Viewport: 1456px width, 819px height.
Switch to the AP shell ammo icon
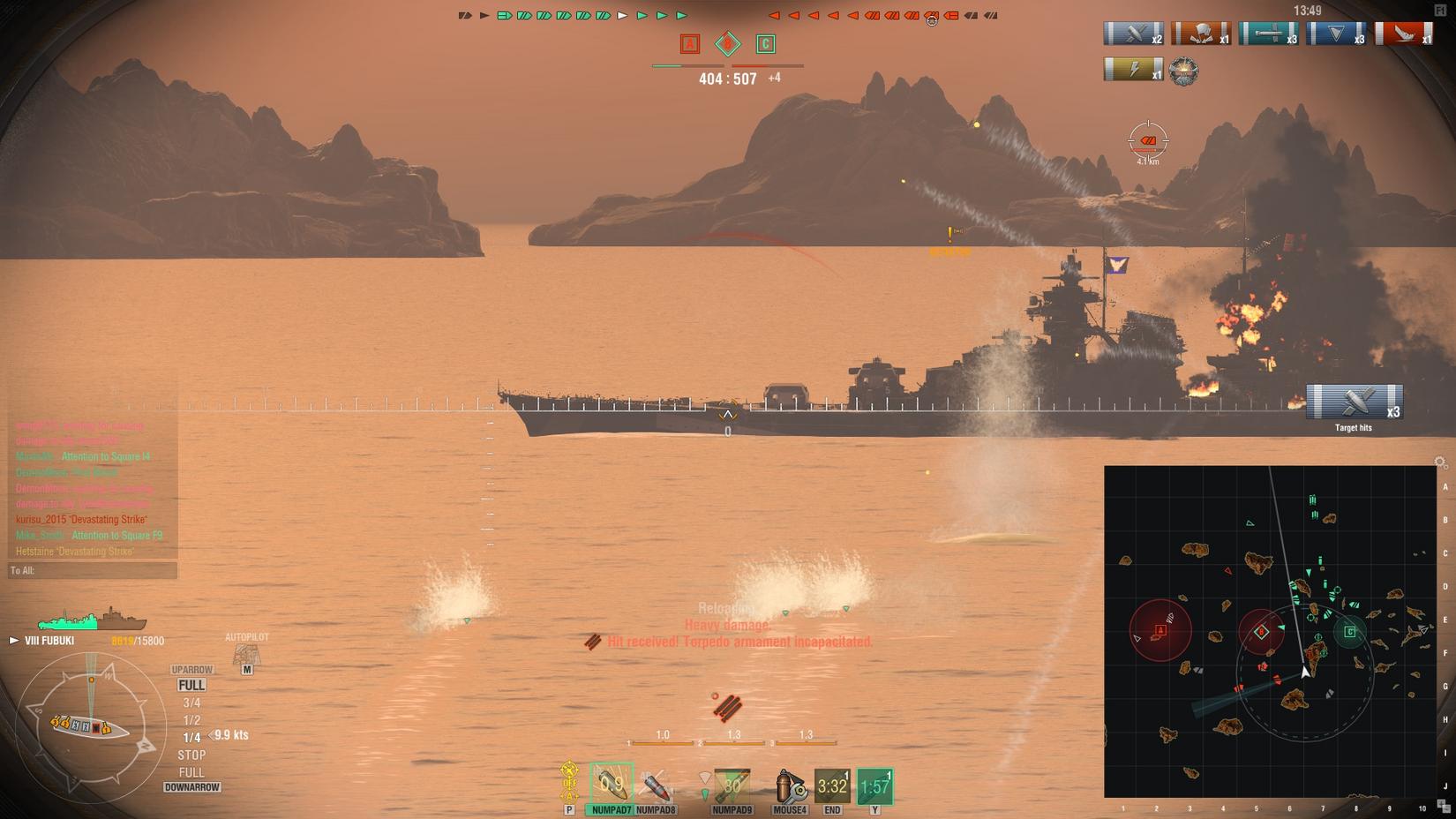(x=656, y=784)
